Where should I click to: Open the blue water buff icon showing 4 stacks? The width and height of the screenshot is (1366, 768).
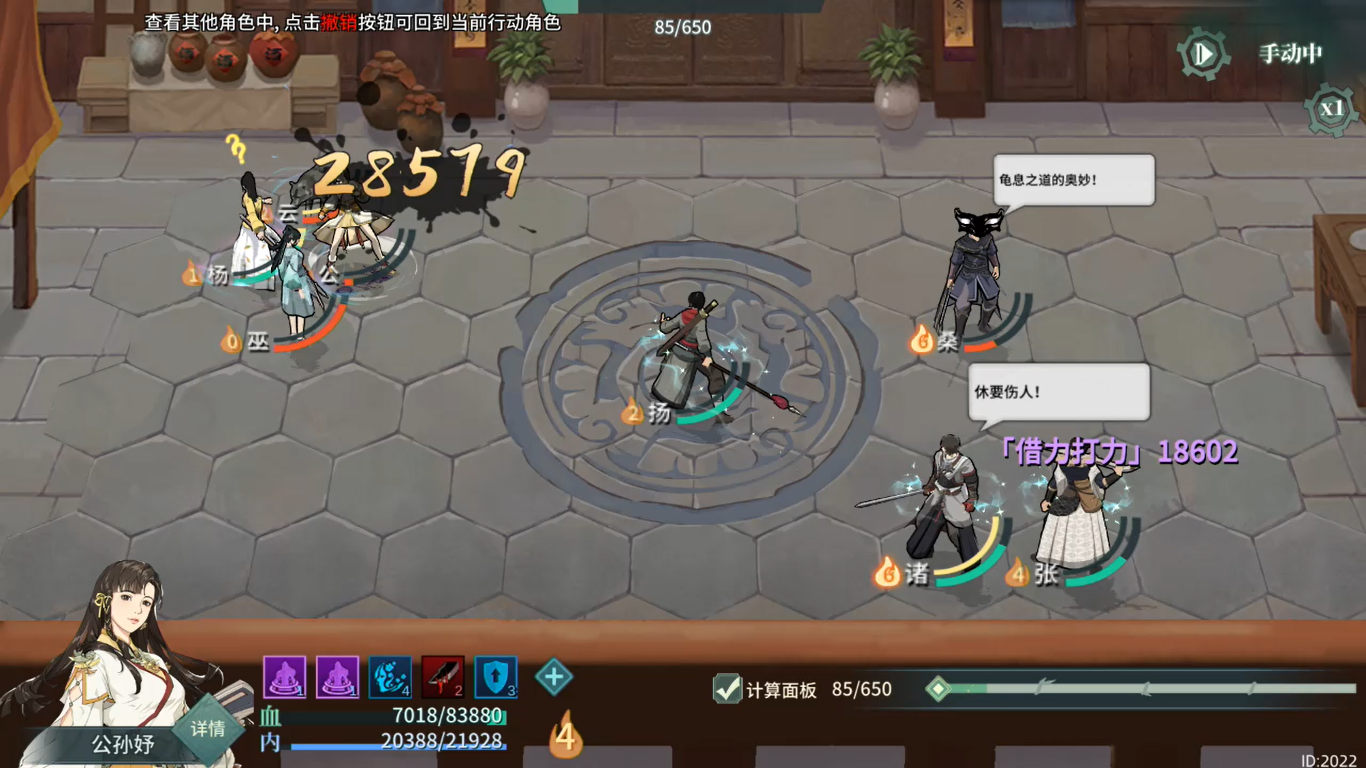pyautogui.click(x=391, y=678)
